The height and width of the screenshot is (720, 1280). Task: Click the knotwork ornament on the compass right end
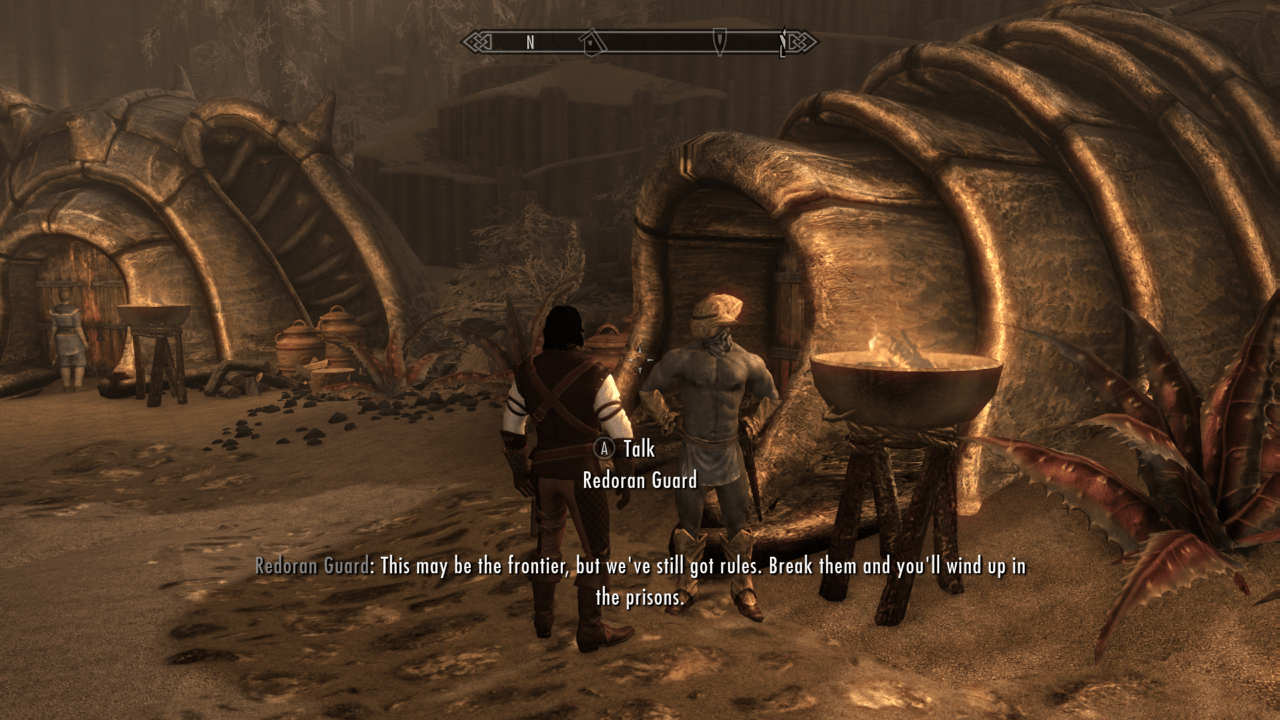(802, 41)
